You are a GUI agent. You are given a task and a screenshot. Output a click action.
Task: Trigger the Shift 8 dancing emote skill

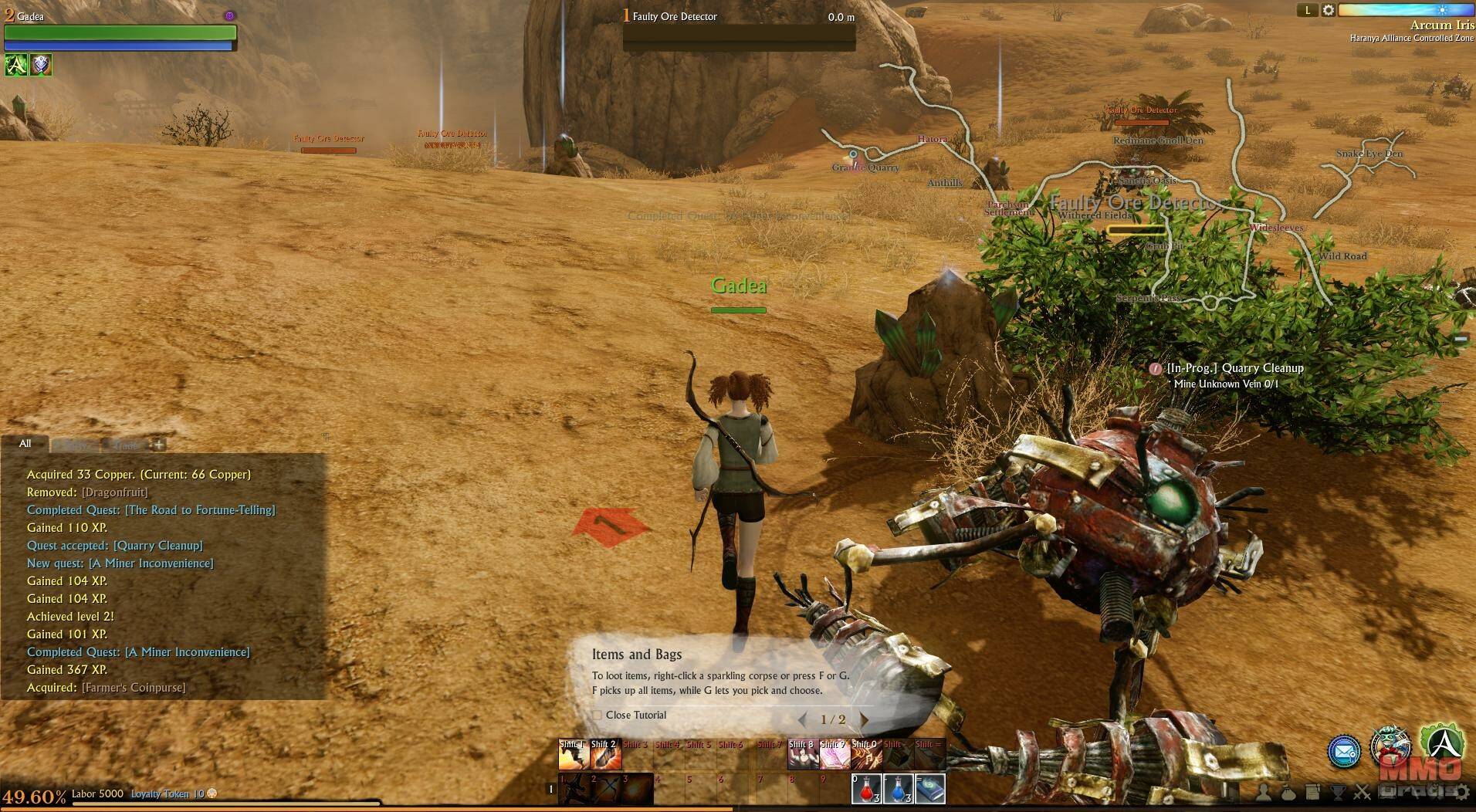803,755
